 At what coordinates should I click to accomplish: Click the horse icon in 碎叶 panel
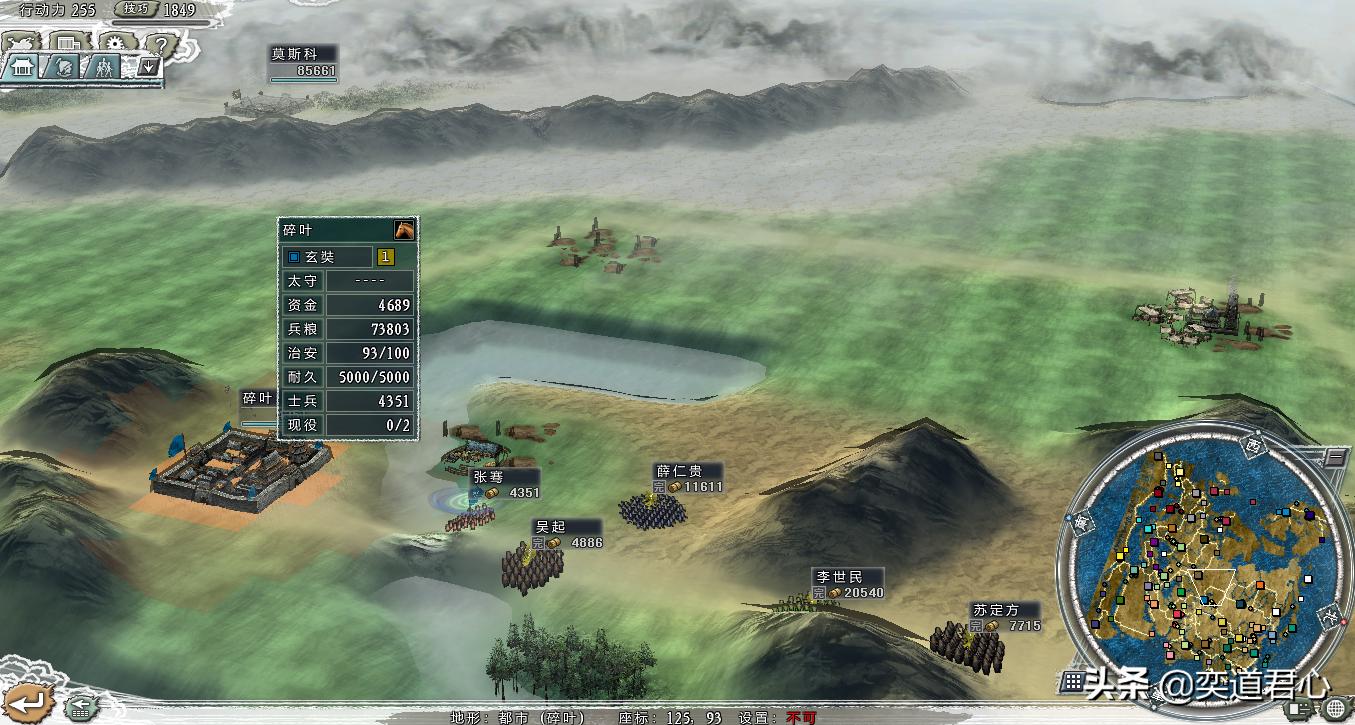(x=404, y=229)
